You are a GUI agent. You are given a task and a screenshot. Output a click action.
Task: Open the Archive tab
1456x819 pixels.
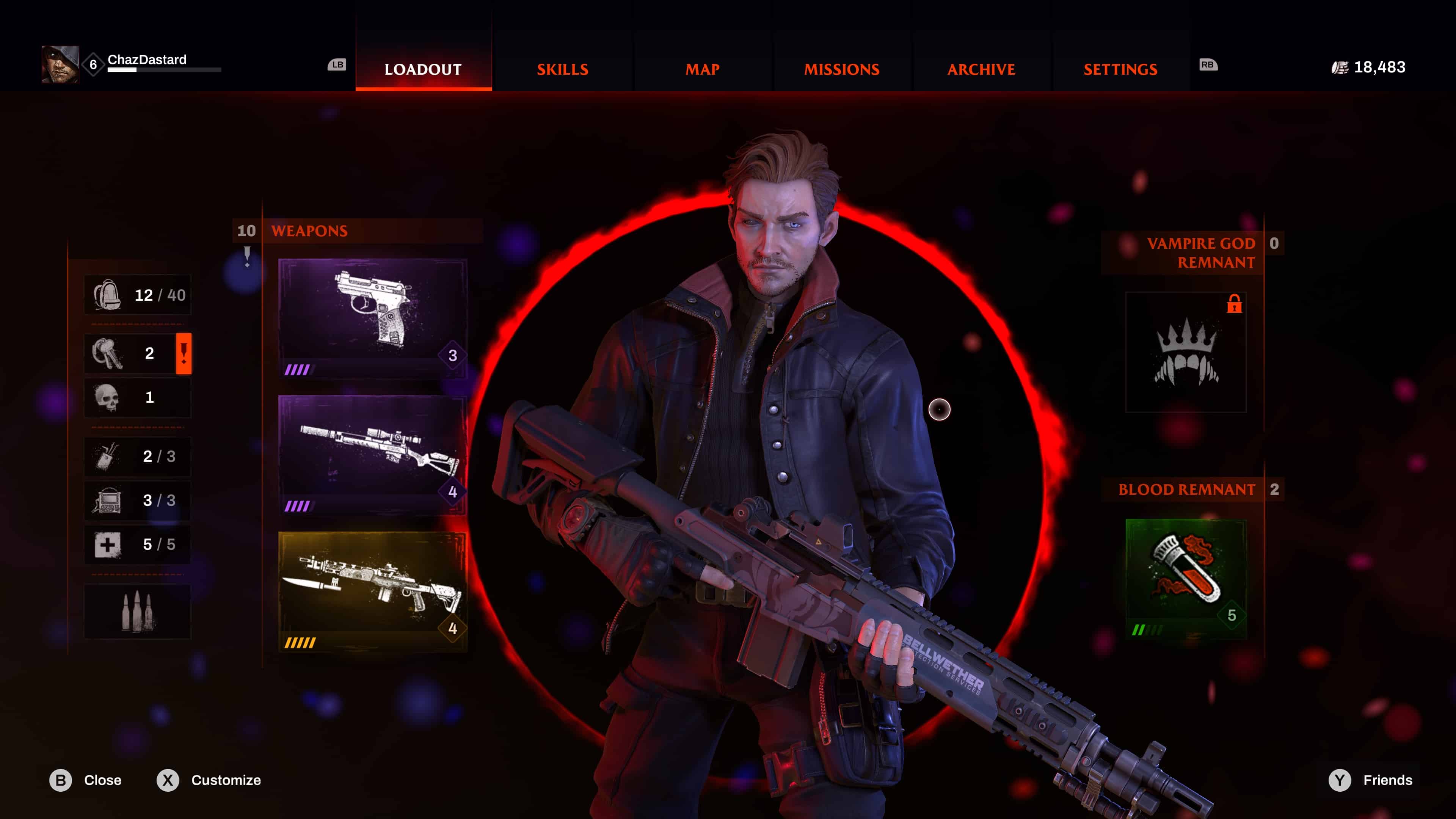pos(981,69)
